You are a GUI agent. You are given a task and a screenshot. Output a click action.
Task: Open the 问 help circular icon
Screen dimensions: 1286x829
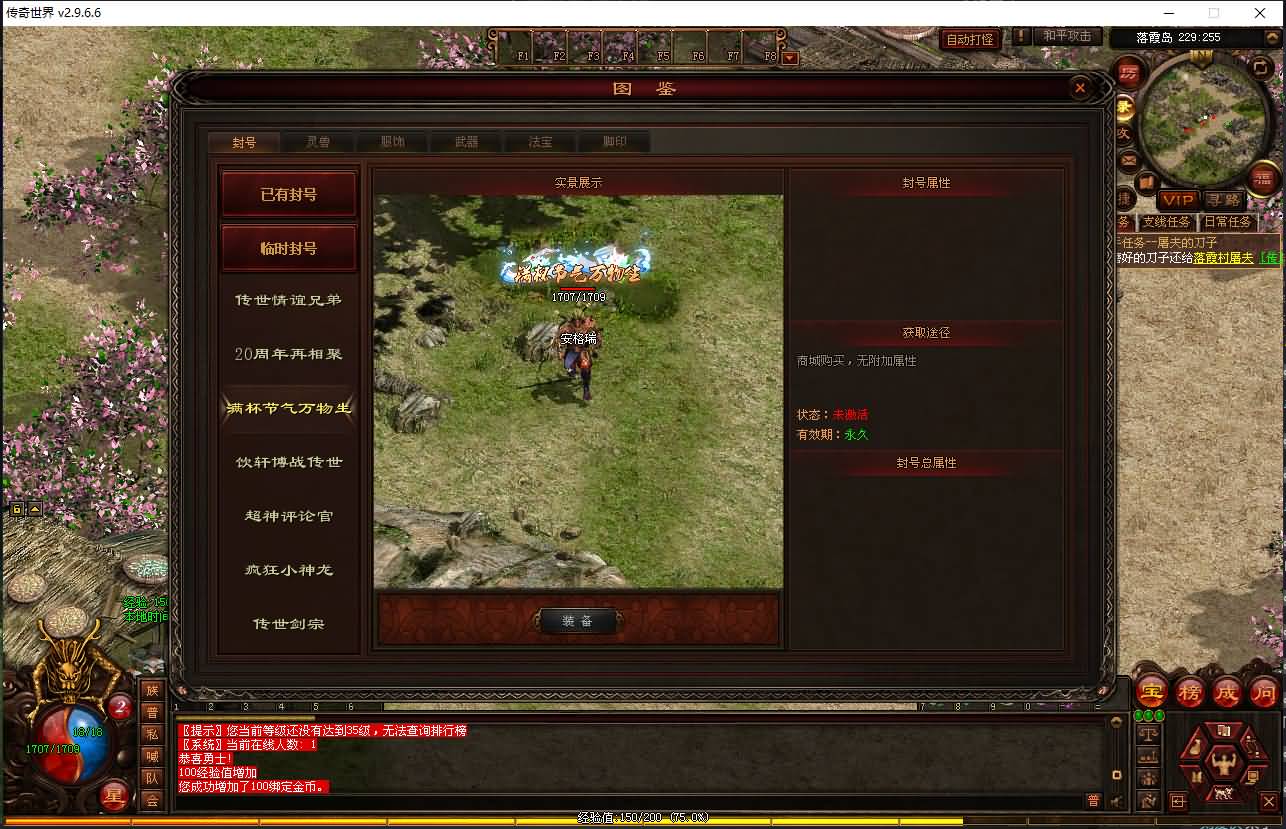tap(1263, 692)
